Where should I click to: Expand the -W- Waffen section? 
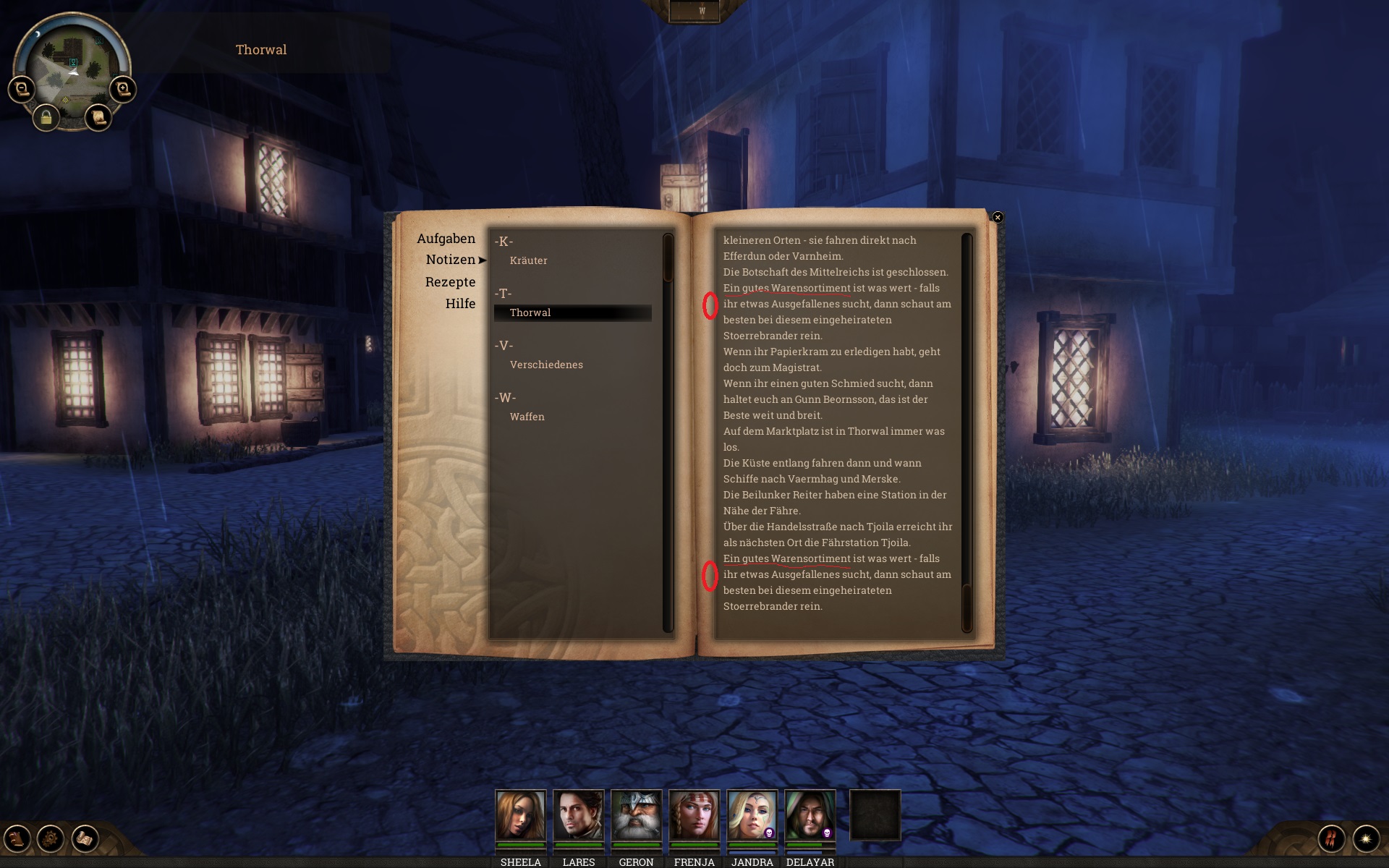point(505,397)
